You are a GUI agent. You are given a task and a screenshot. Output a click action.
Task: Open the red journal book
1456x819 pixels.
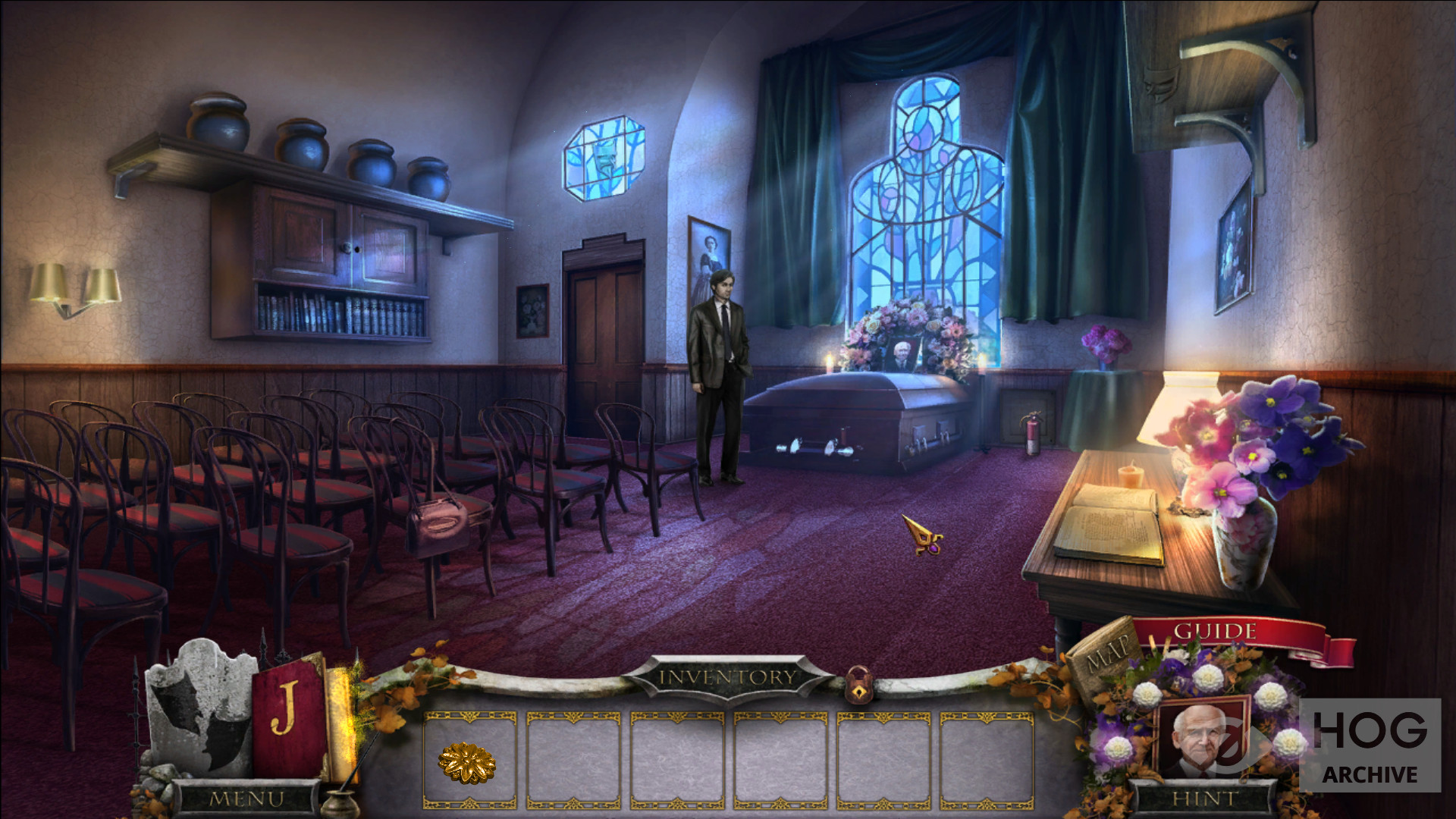288,718
